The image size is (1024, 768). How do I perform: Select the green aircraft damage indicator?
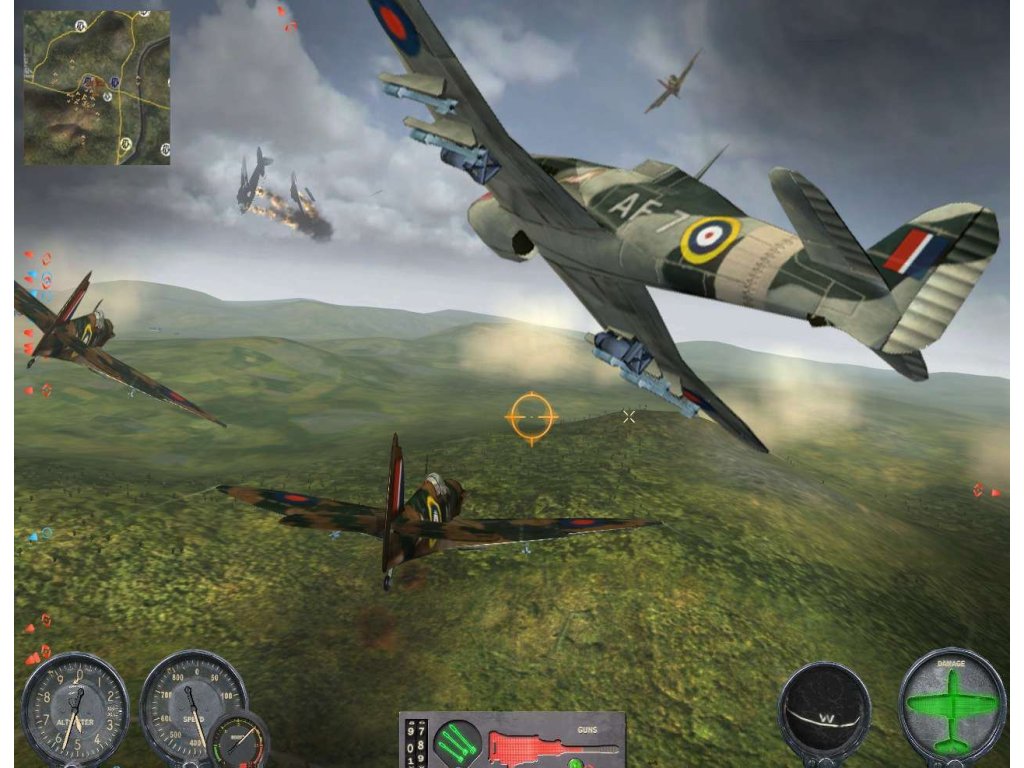(x=951, y=706)
